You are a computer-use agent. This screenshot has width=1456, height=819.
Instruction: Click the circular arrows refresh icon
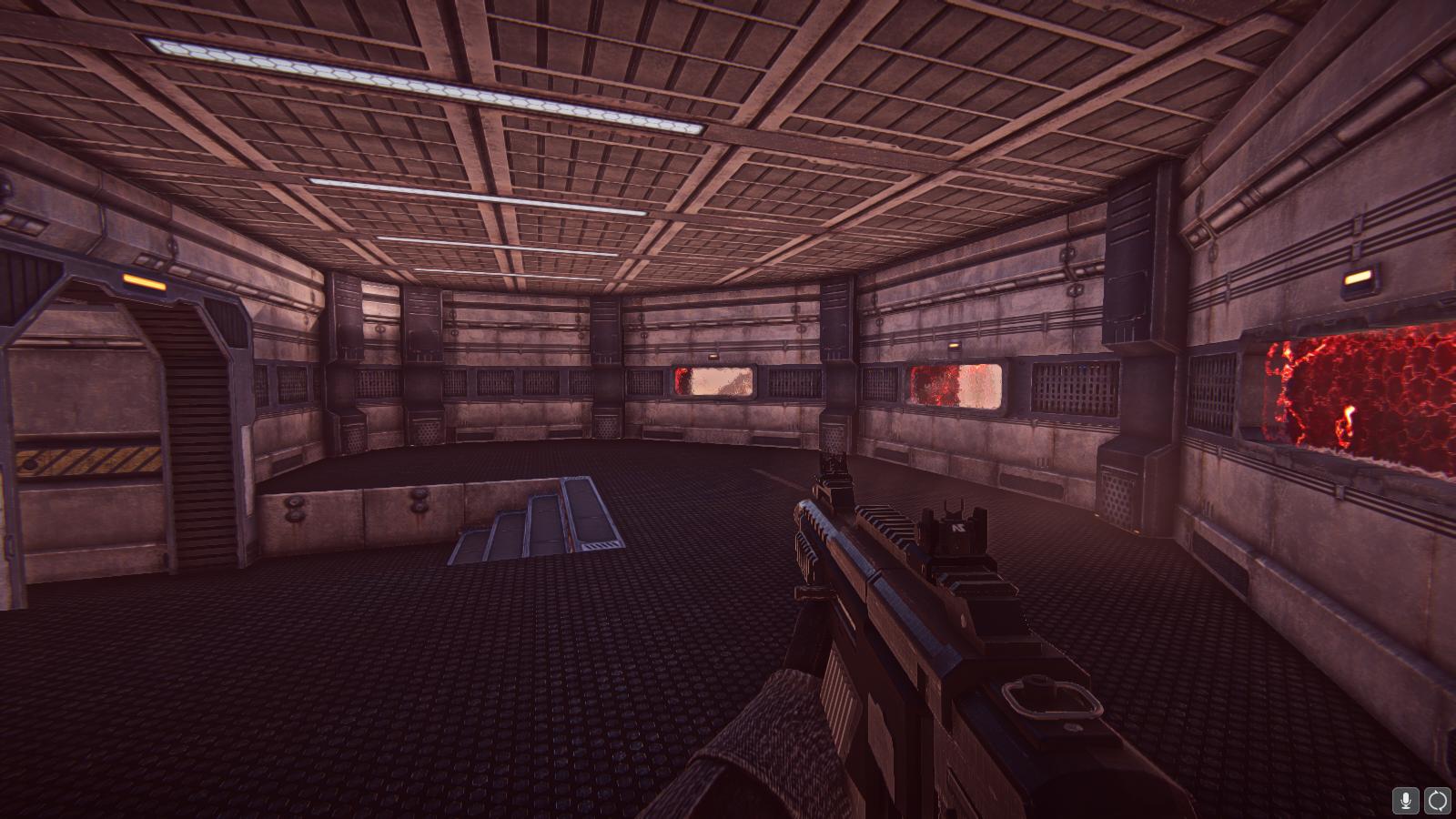click(1438, 800)
